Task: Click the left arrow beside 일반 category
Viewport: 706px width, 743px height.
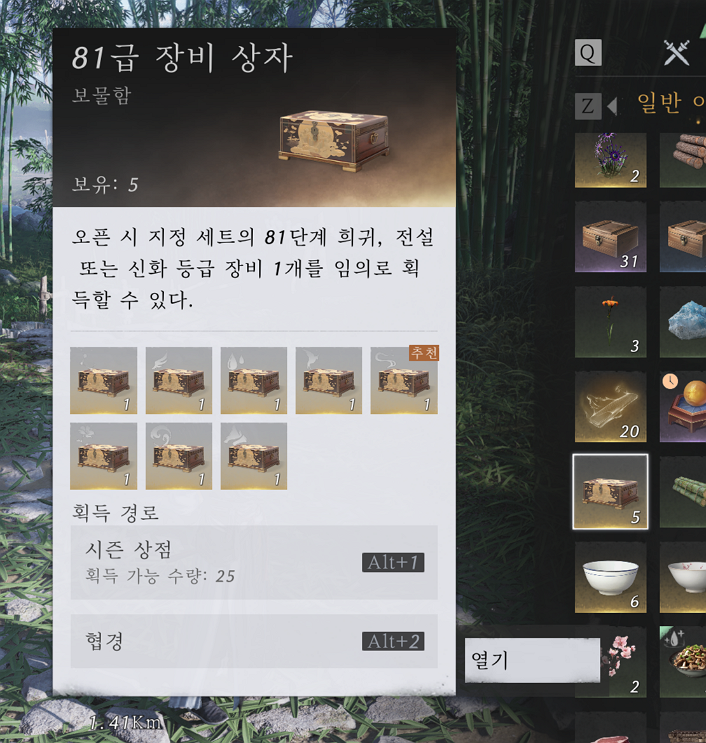Action: (x=611, y=105)
